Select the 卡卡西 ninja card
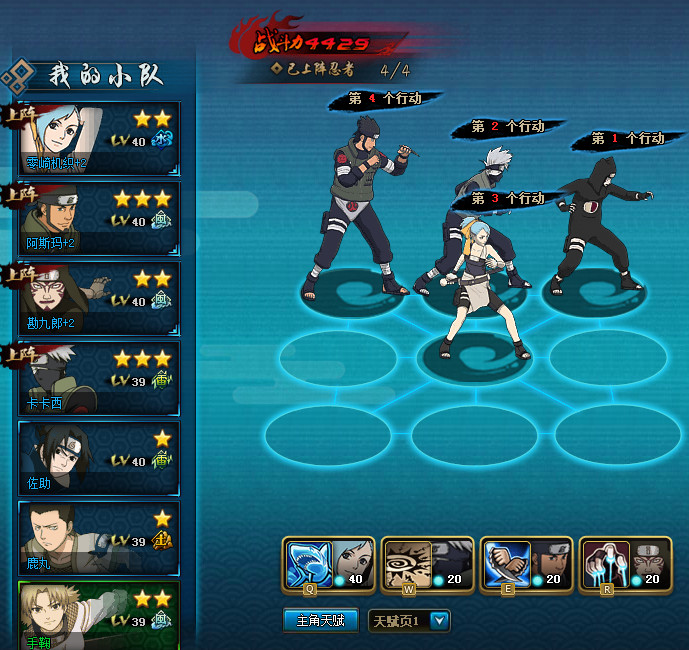The height and width of the screenshot is (650, 689). 100,378
